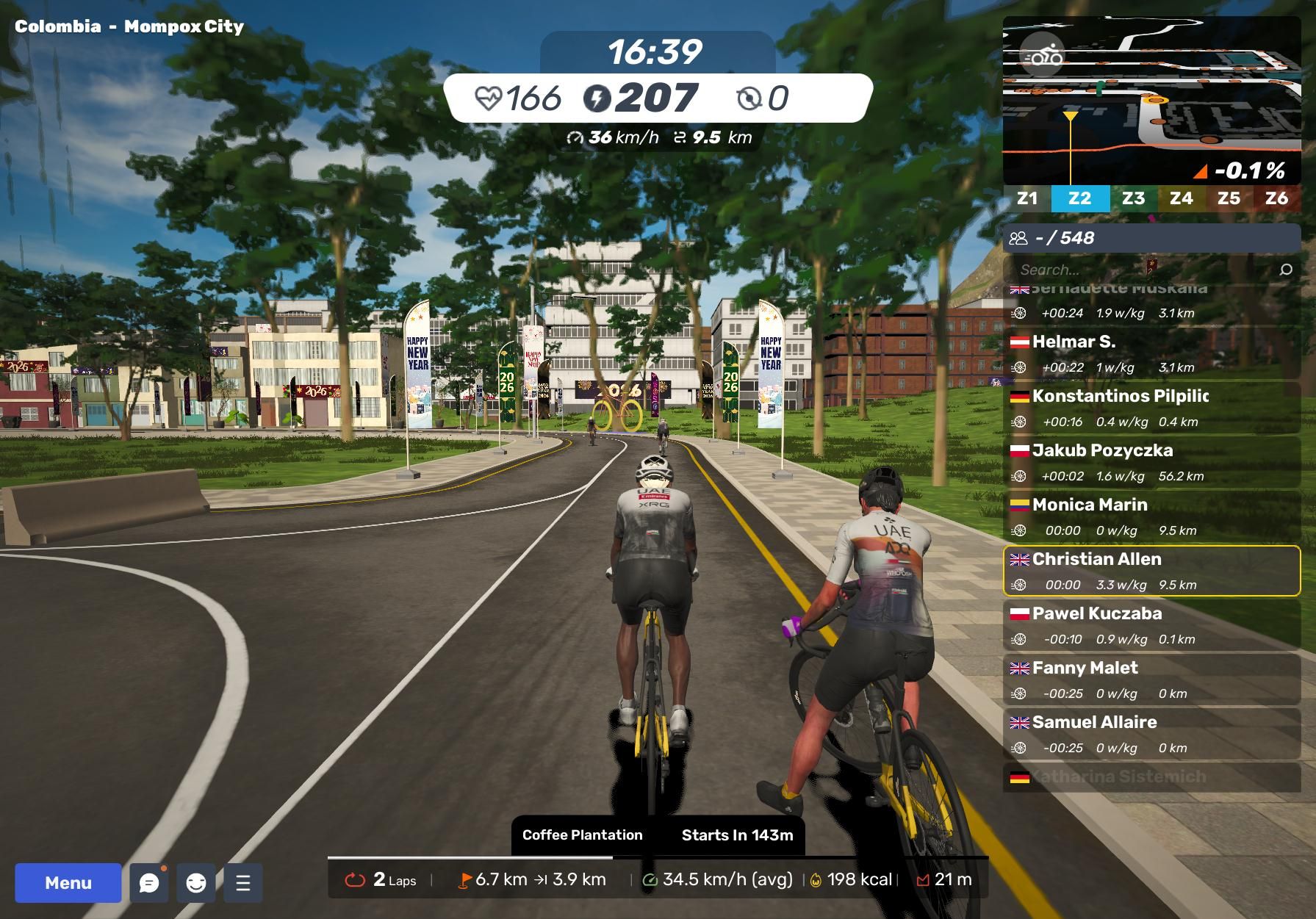The width and height of the screenshot is (1316, 919).
Task: Click the rider count header showing 548
Action: coord(1151,238)
